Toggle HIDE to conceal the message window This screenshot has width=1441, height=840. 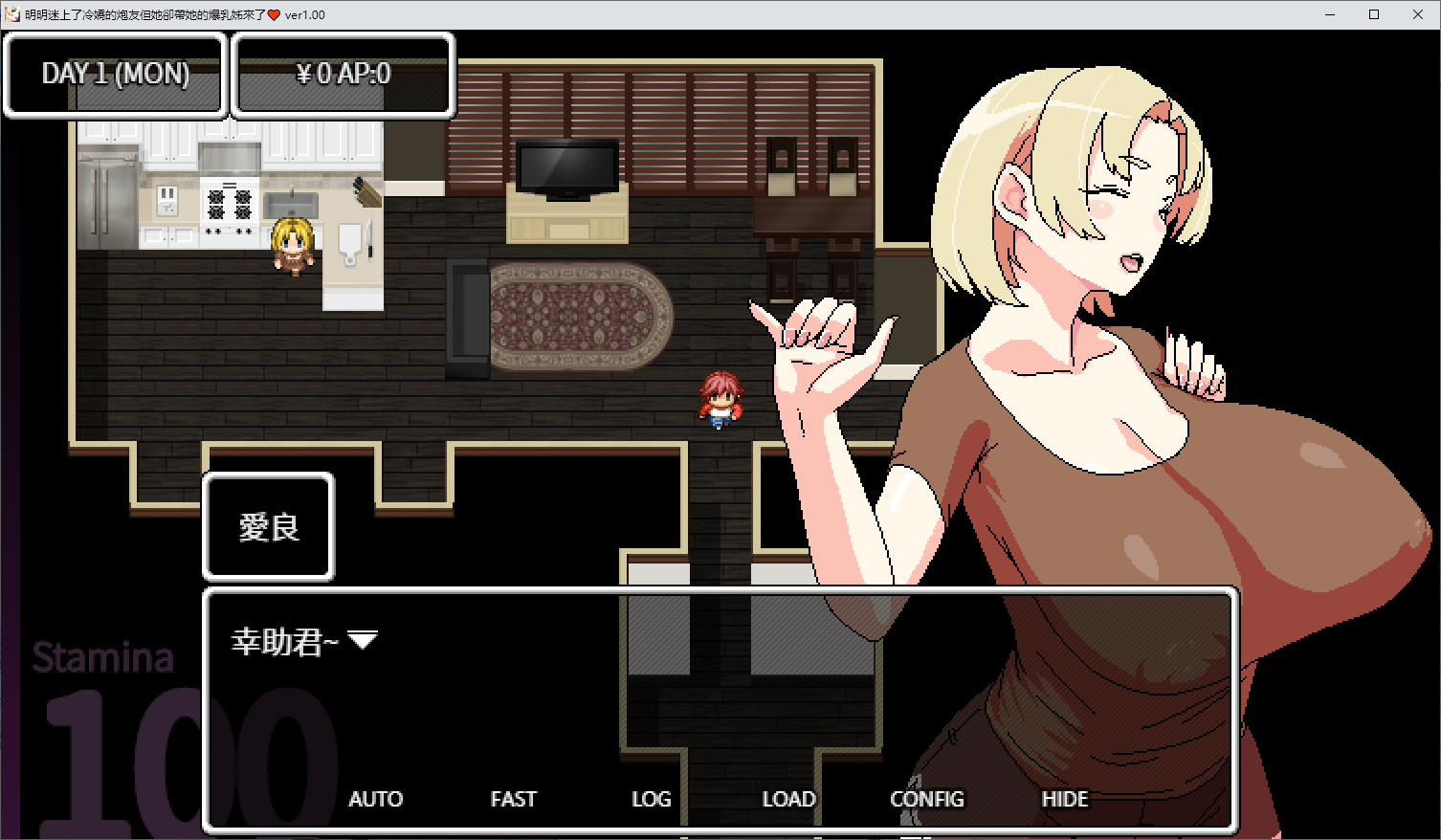tap(1065, 799)
